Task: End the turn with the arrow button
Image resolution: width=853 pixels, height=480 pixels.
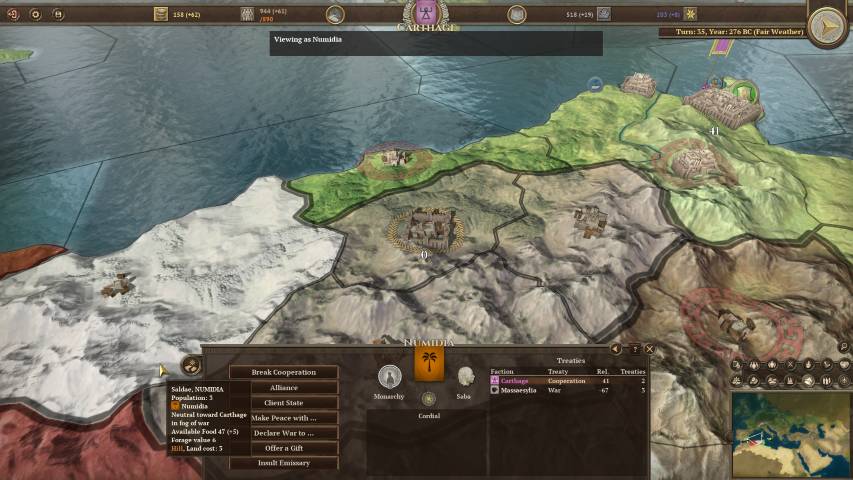Action: coord(827,27)
